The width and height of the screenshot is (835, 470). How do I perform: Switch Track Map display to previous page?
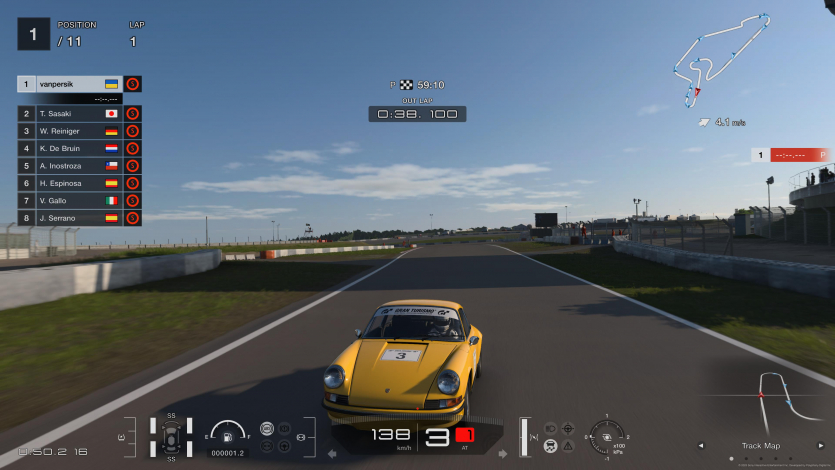[x=700, y=446]
